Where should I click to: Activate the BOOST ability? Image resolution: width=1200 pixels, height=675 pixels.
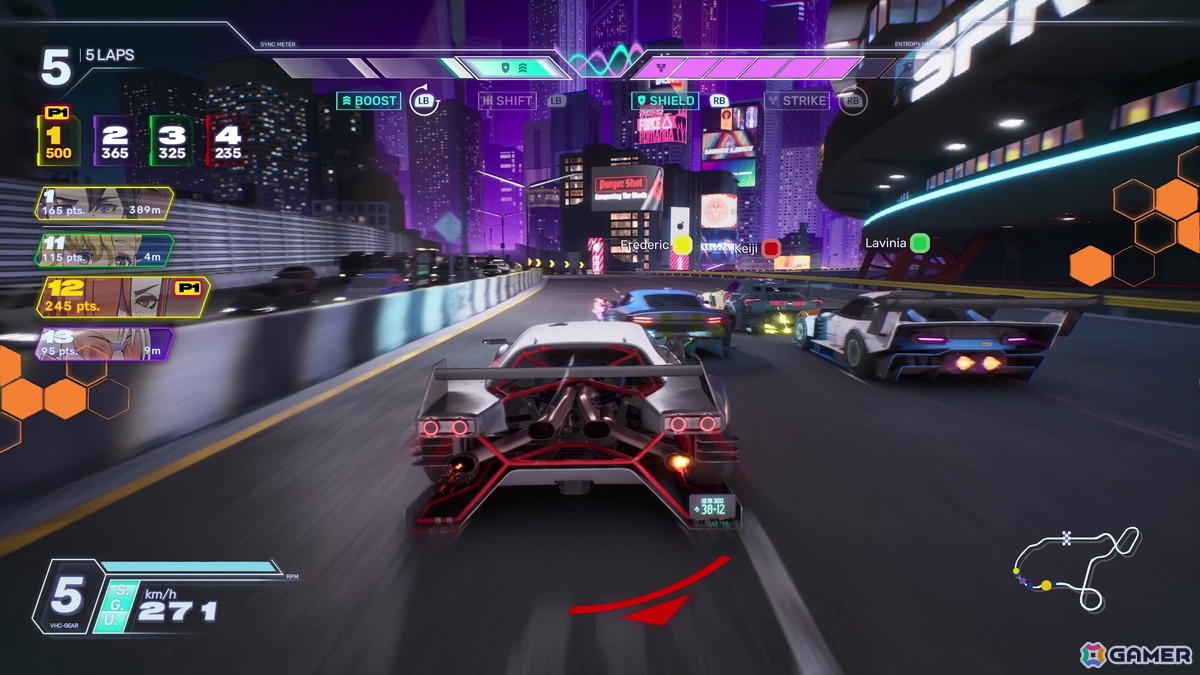(370, 101)
